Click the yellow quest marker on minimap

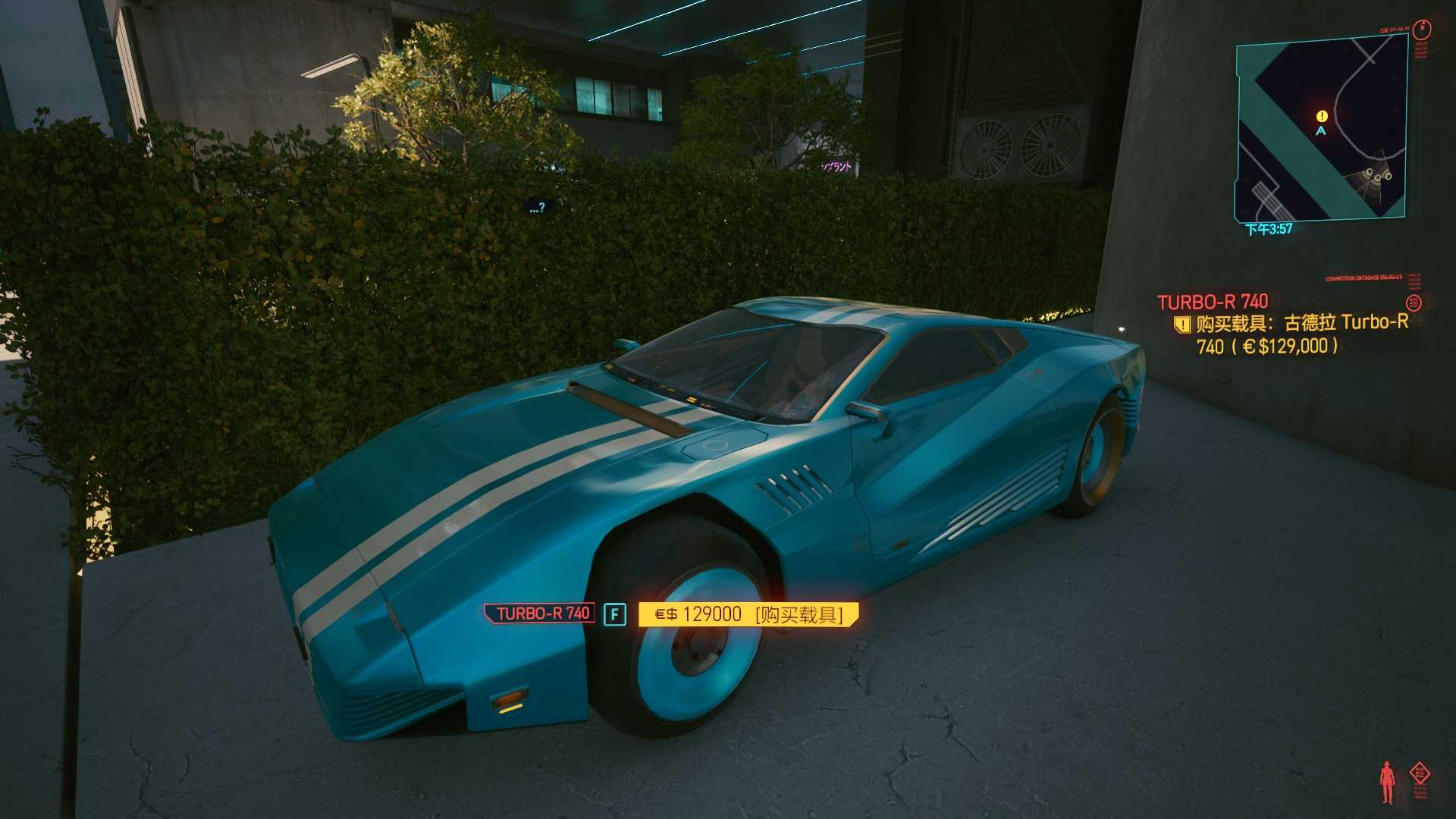[x=1322, y=116]
